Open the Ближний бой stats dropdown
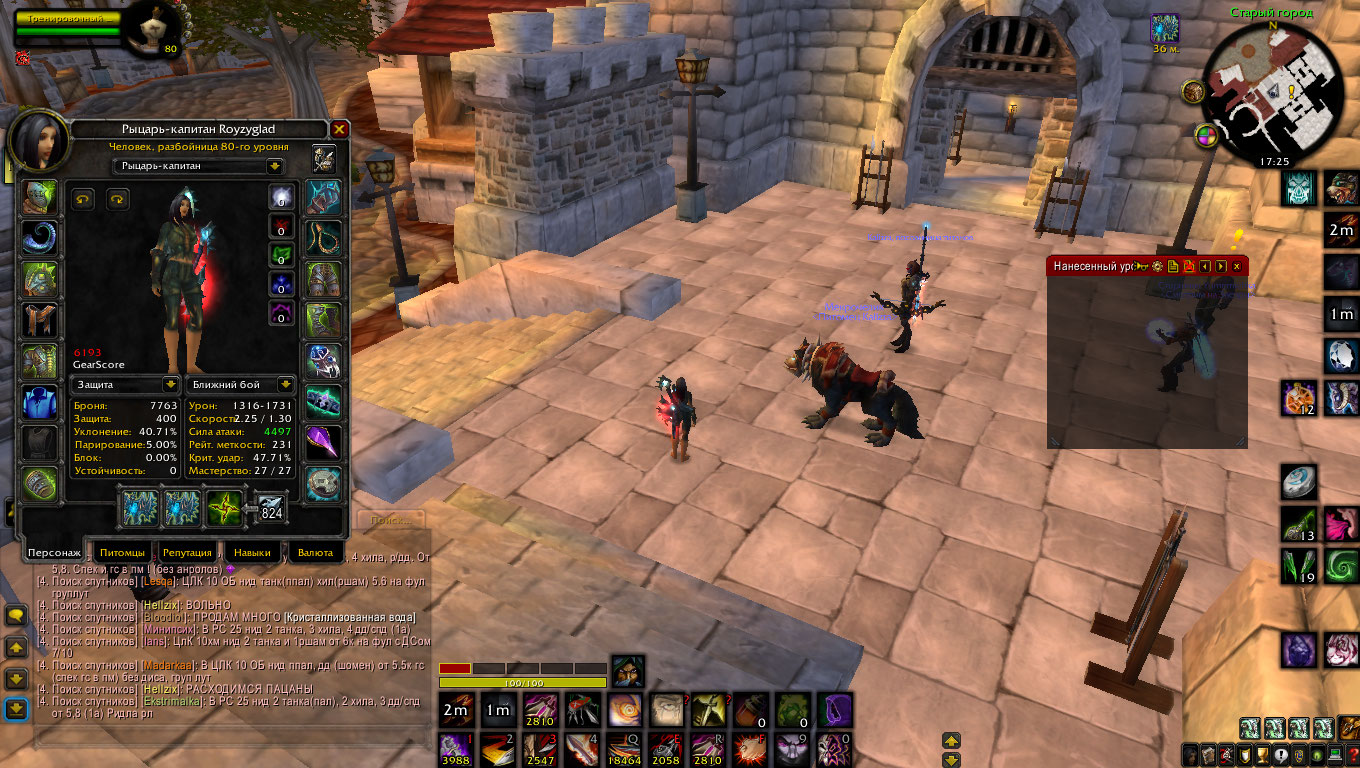This screenshot has height=768, width=1360. click(286, 384)
